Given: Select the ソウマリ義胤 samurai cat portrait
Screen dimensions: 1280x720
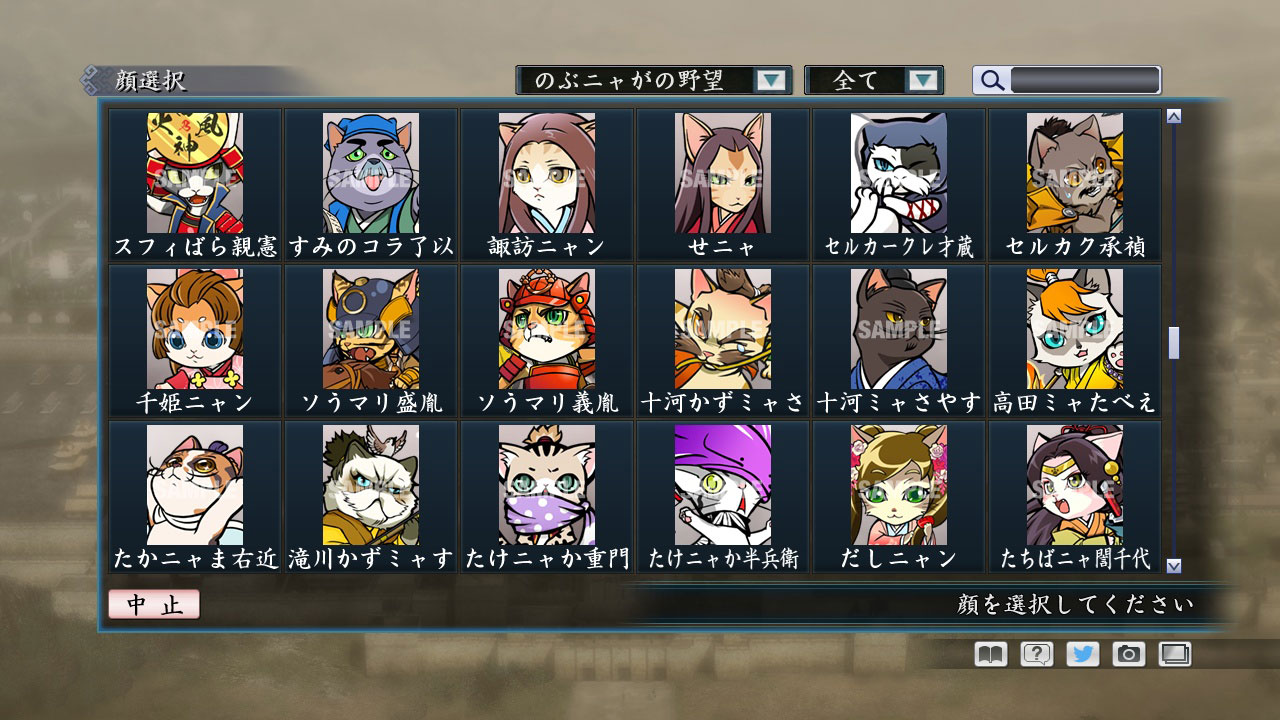Looking at the screenshot, I should coord(545,330).
